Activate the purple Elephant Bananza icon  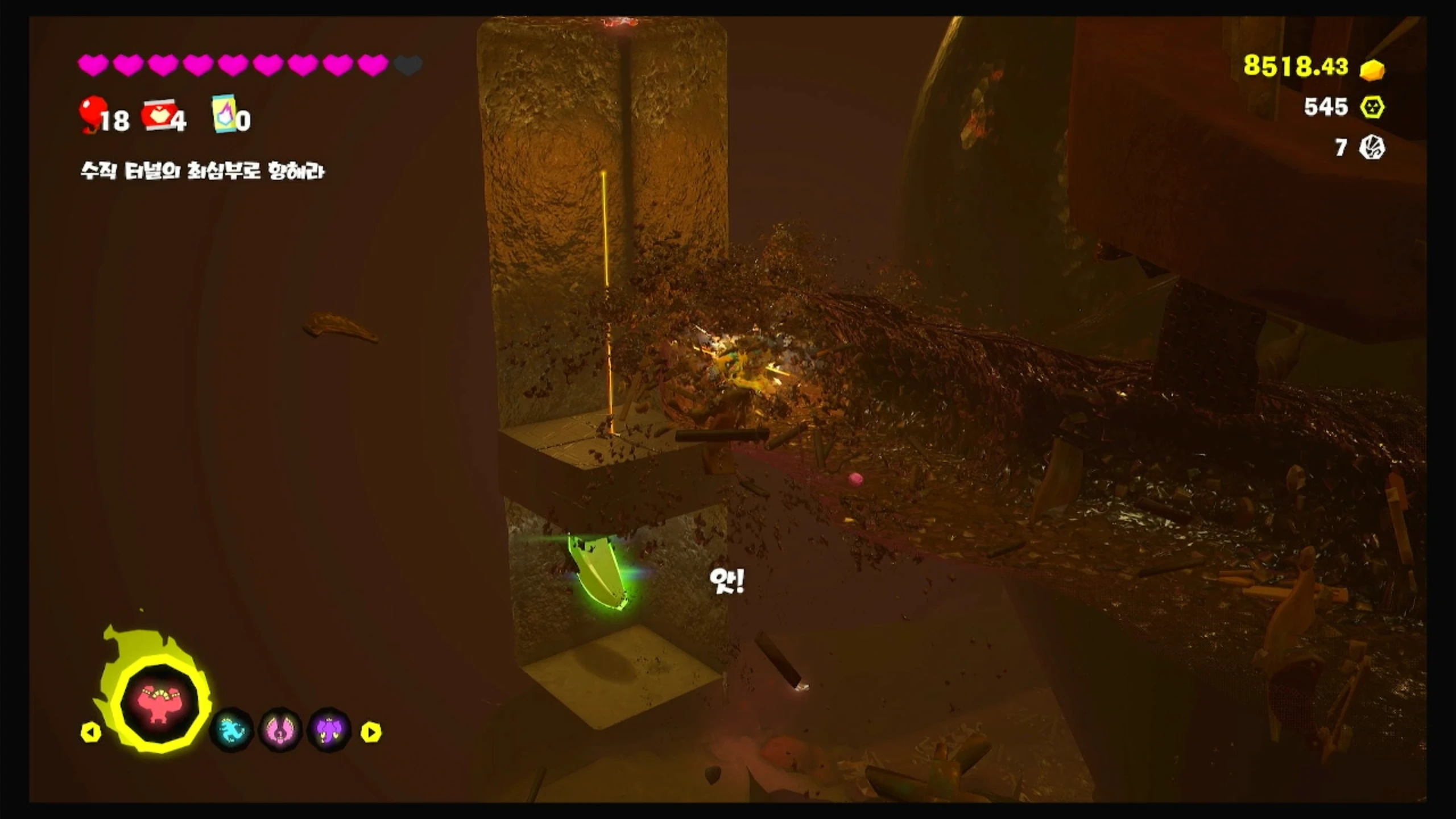pyautogui.click(x=330, y=730)
